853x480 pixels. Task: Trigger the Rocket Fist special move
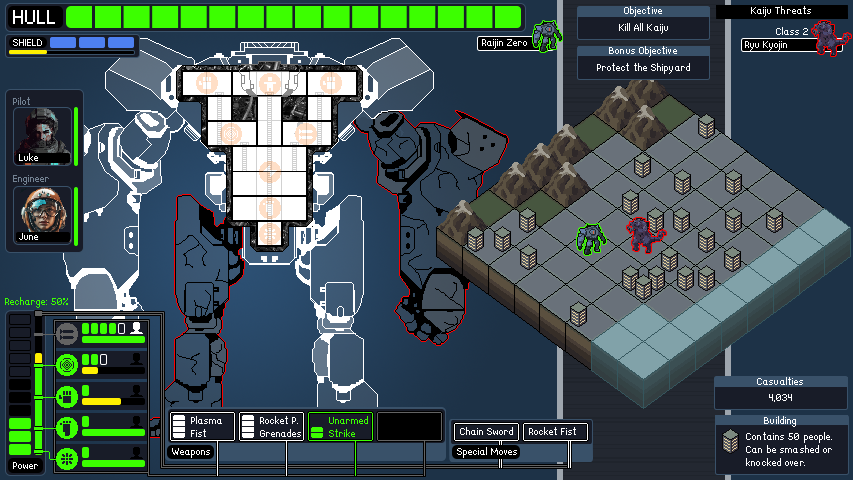(555, 432)
